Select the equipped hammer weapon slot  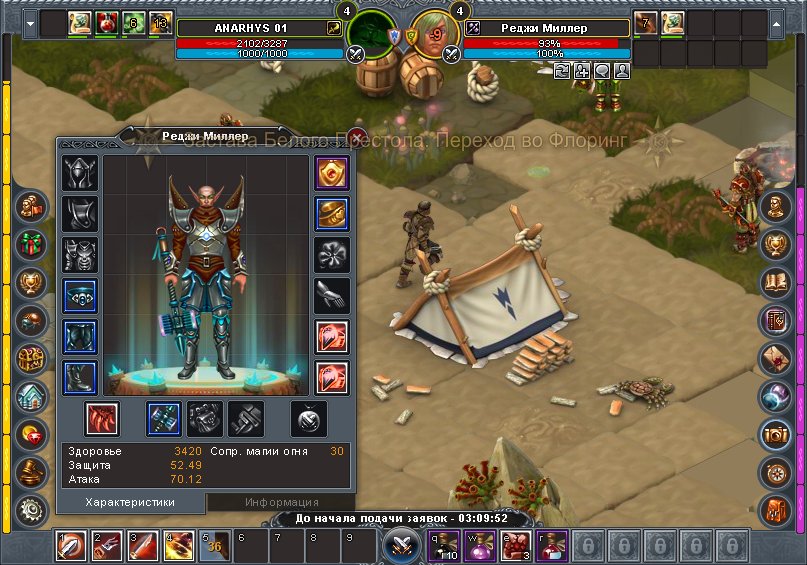(164, 419)
